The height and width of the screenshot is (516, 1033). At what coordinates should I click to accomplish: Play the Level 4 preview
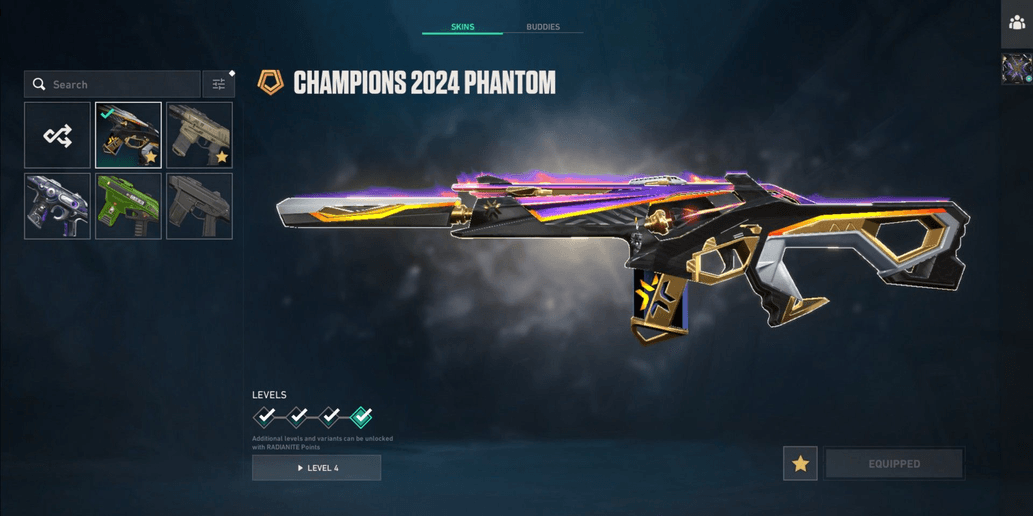[316, 468]
